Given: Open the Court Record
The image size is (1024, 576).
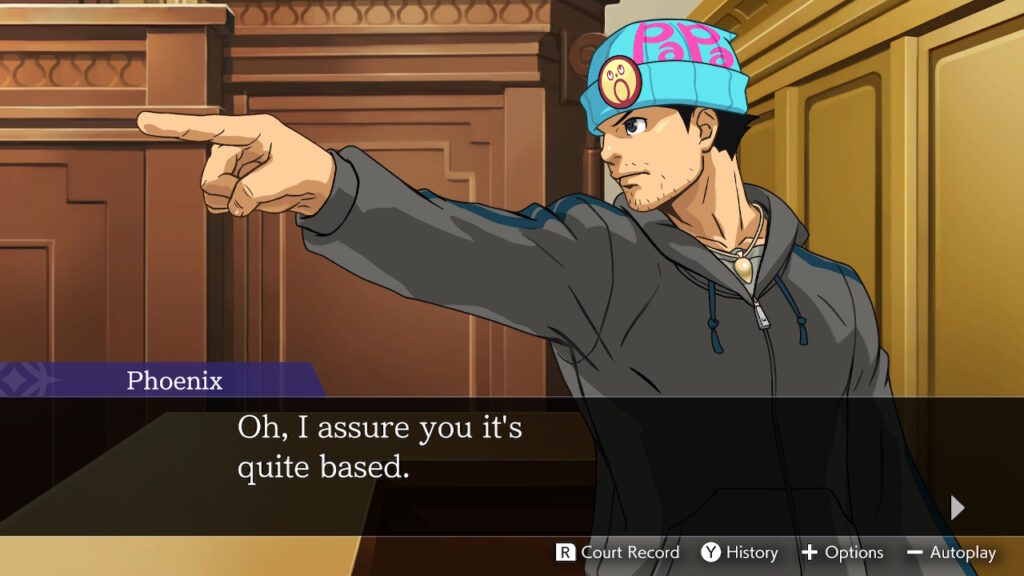Looking at the screenshot, I should pos(618,552).
